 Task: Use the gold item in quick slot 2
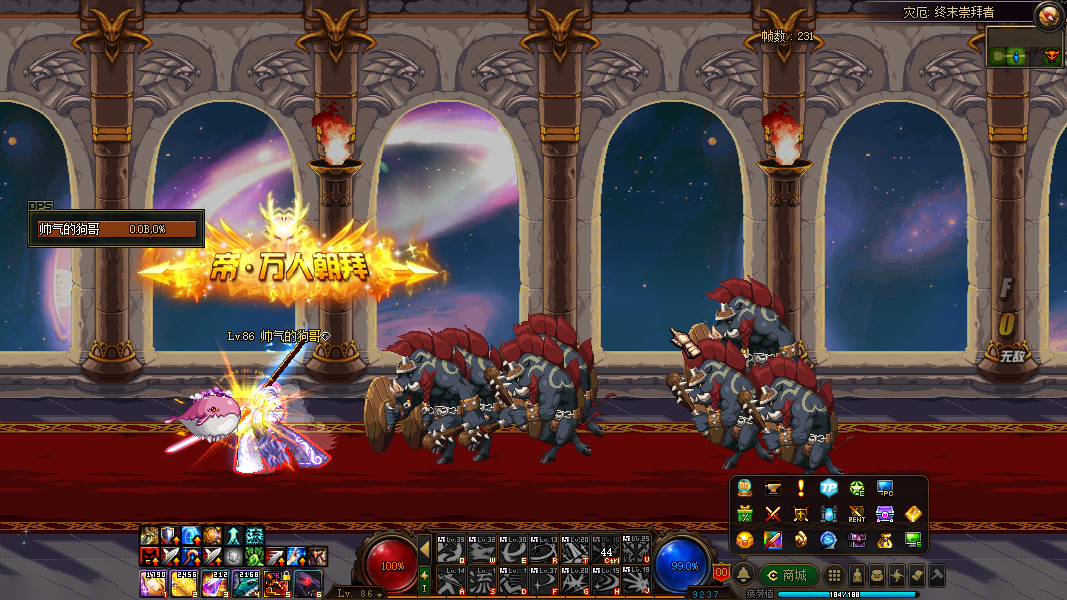(182, 582)
